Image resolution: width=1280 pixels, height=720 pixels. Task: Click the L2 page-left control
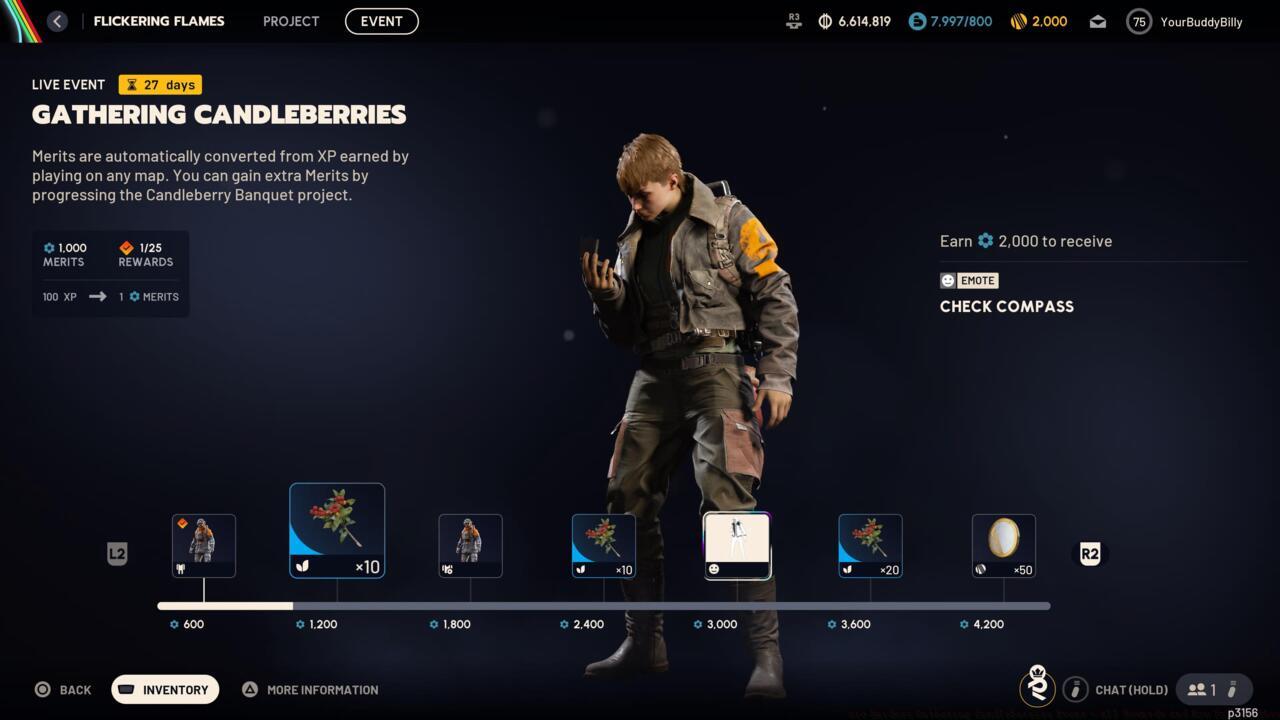click(x=117, y=554)
